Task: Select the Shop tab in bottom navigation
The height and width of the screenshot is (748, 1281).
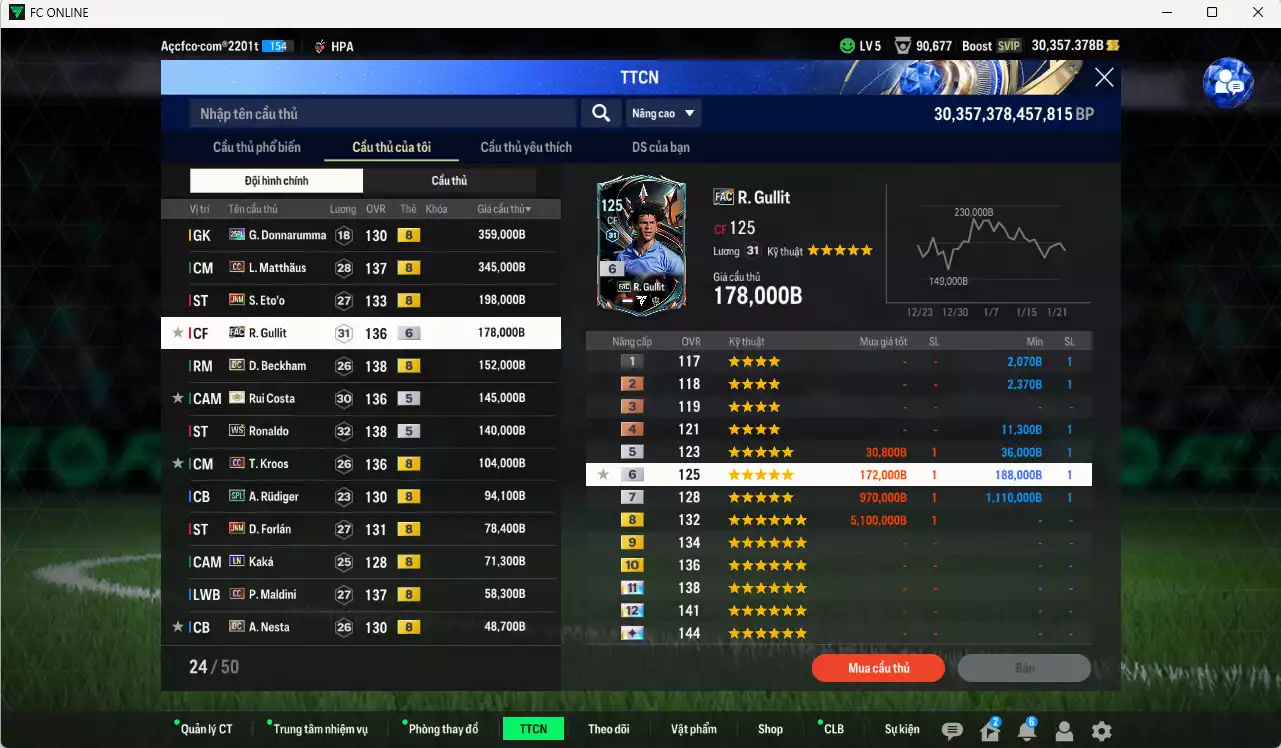Action: [x=769, y=728]
